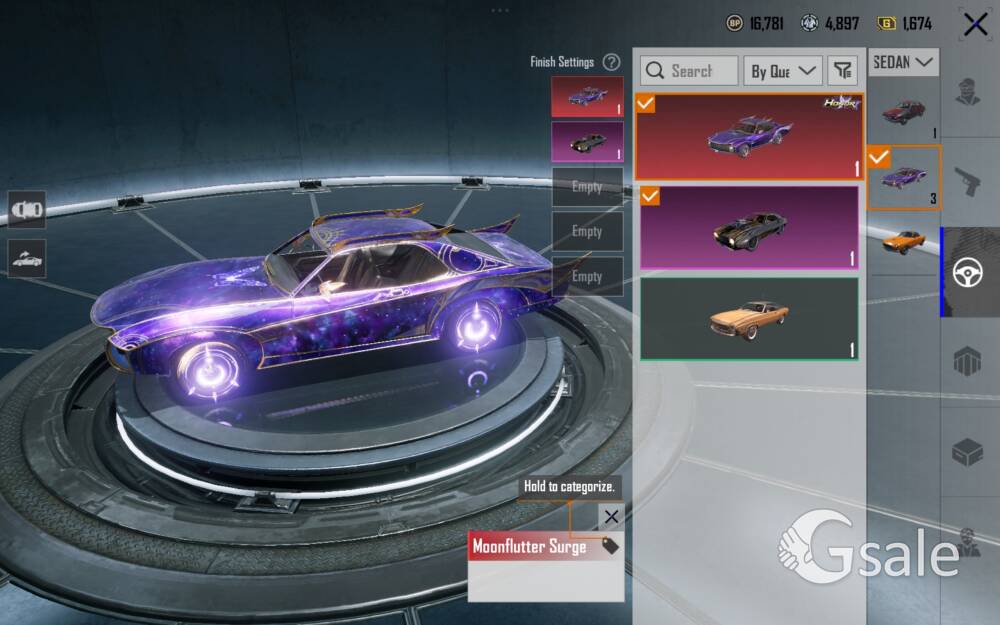Switch to the pistol weapons tab

tap(968, 182)
